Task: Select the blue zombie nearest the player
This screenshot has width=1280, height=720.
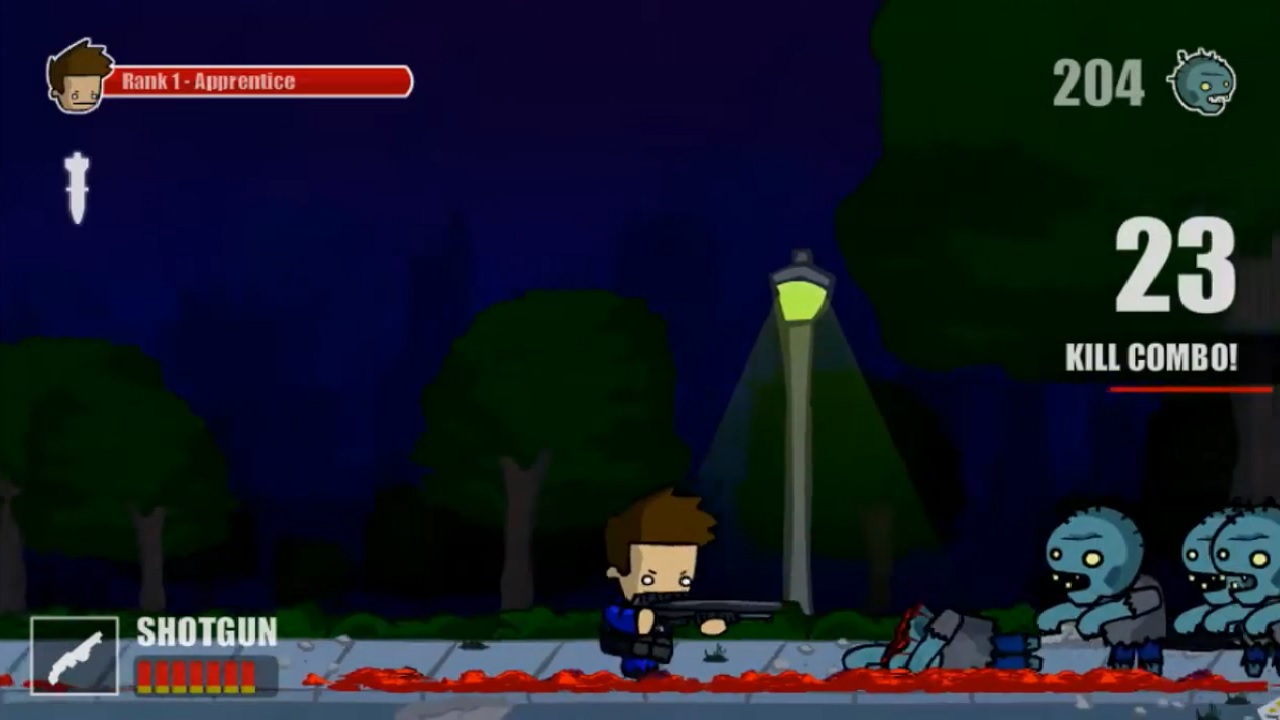Action: [x=1090, y=580]
